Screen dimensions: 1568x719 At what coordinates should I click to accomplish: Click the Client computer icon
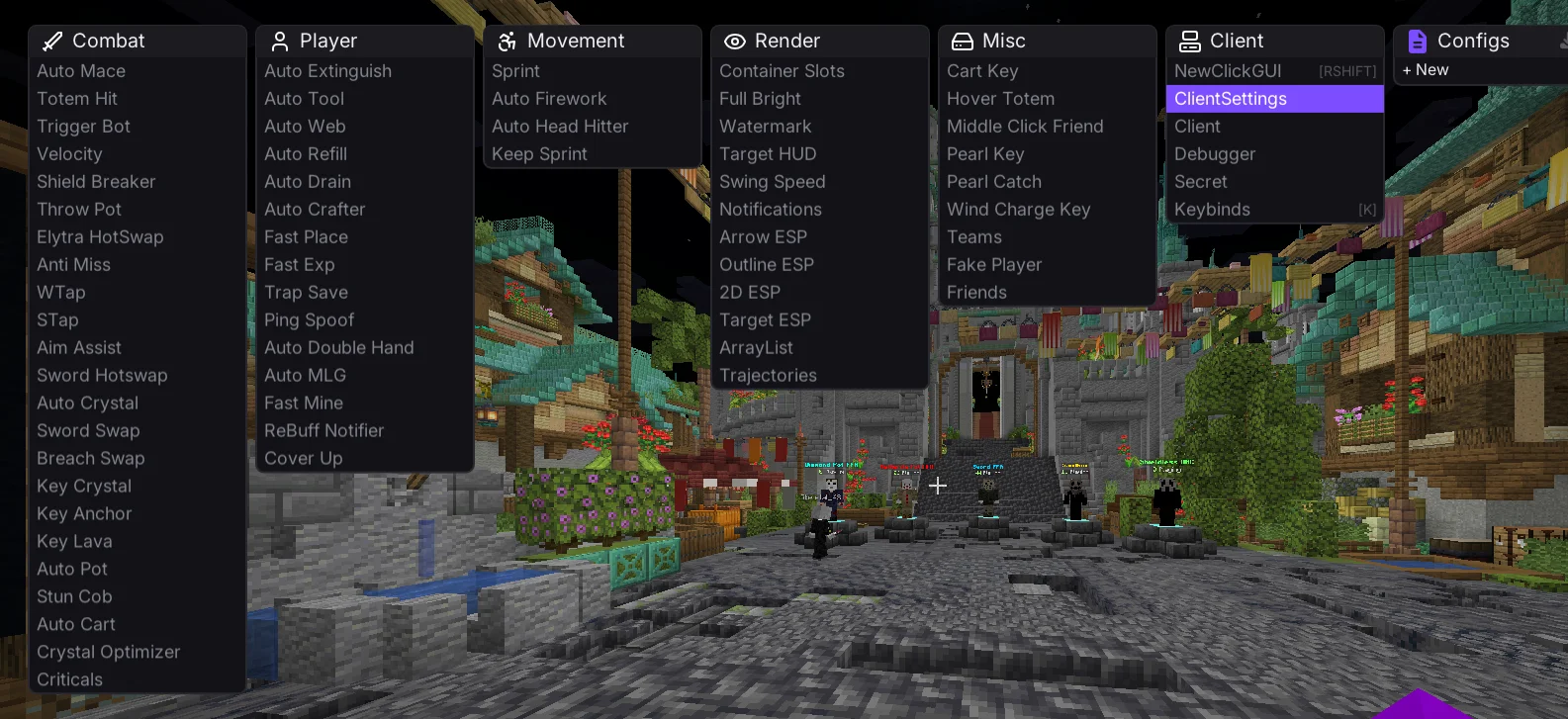tap(1189, 41)
